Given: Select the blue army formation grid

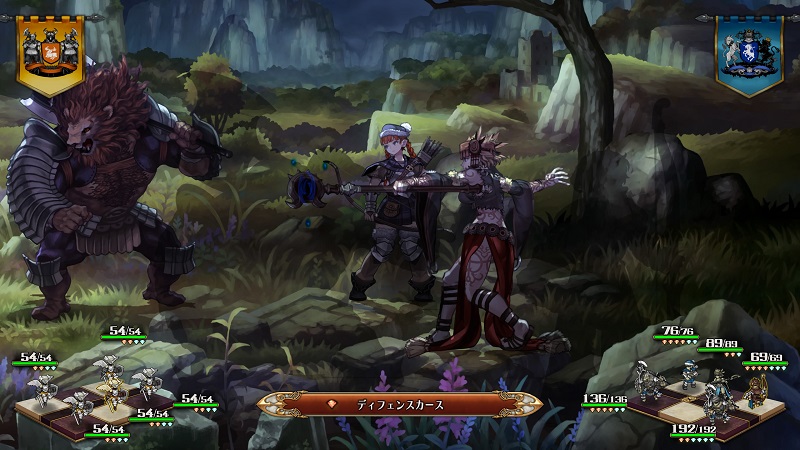Looking at the screenshot, I should pos(700,393).
